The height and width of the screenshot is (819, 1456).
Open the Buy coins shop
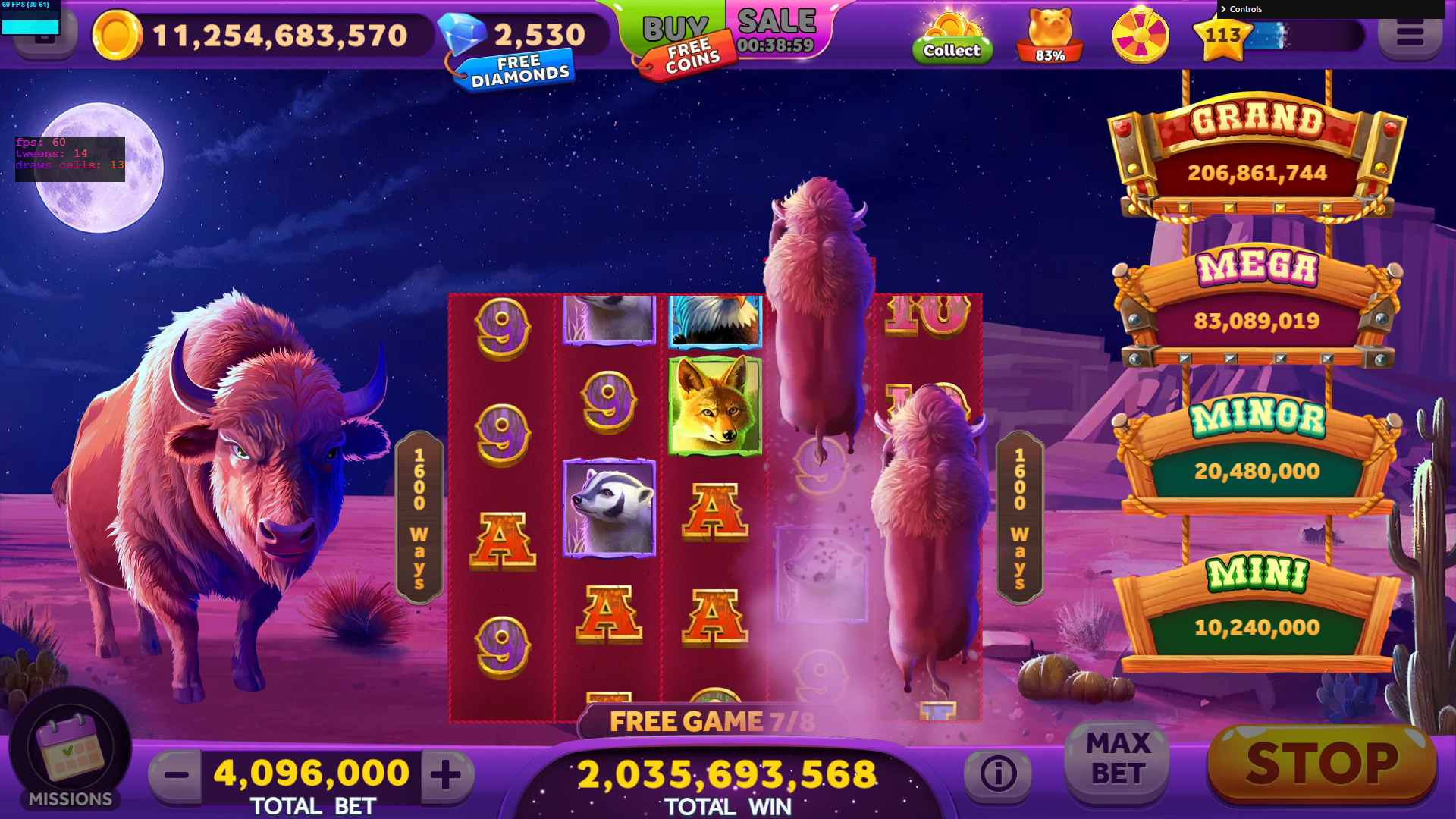pyautogui.click(x=673, y=27)
